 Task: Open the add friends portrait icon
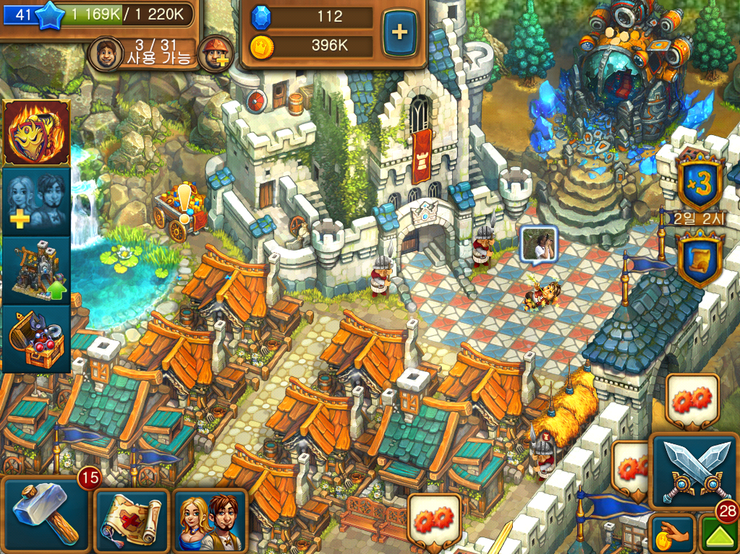36,200
